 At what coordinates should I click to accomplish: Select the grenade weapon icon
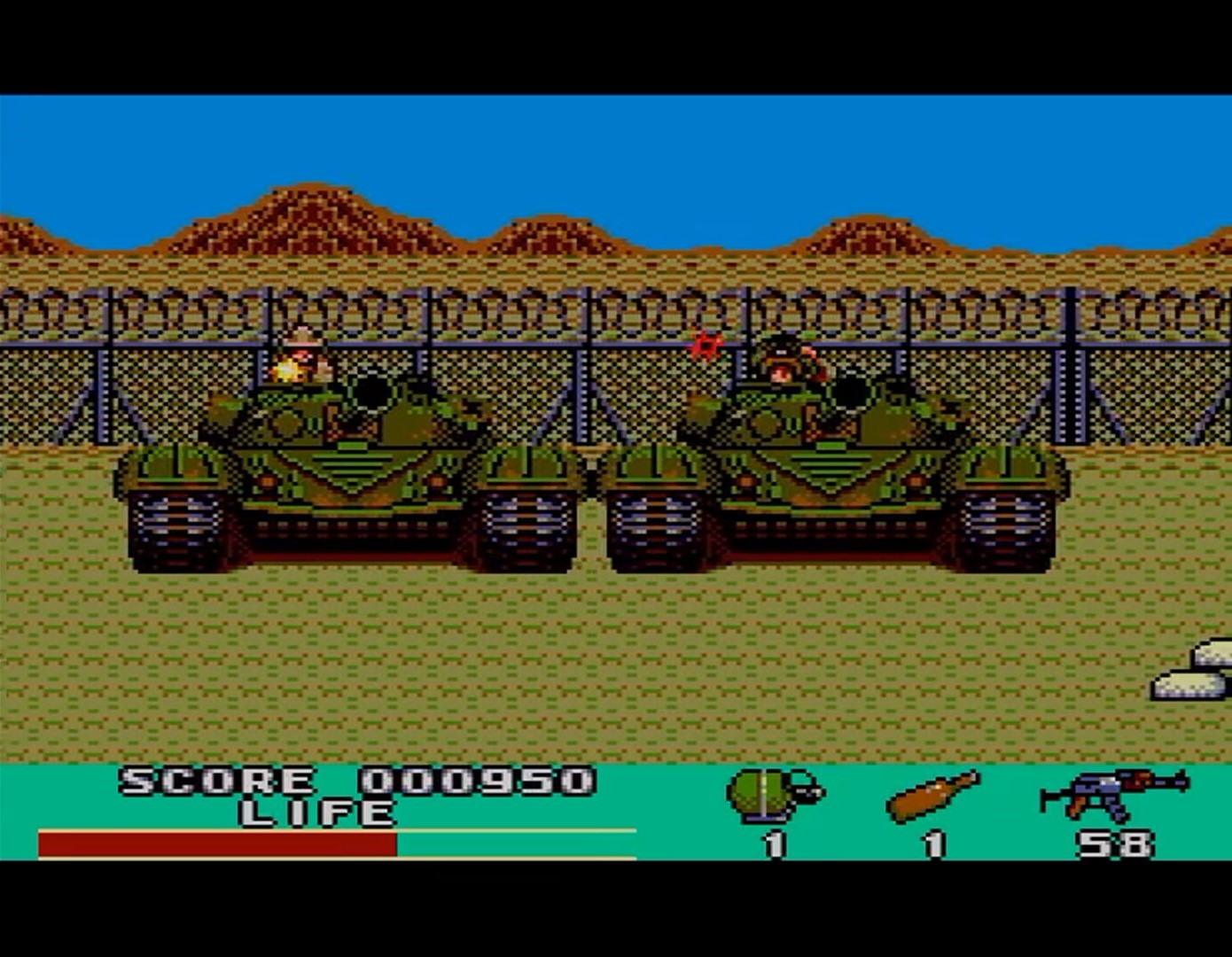tap(758, 791)
